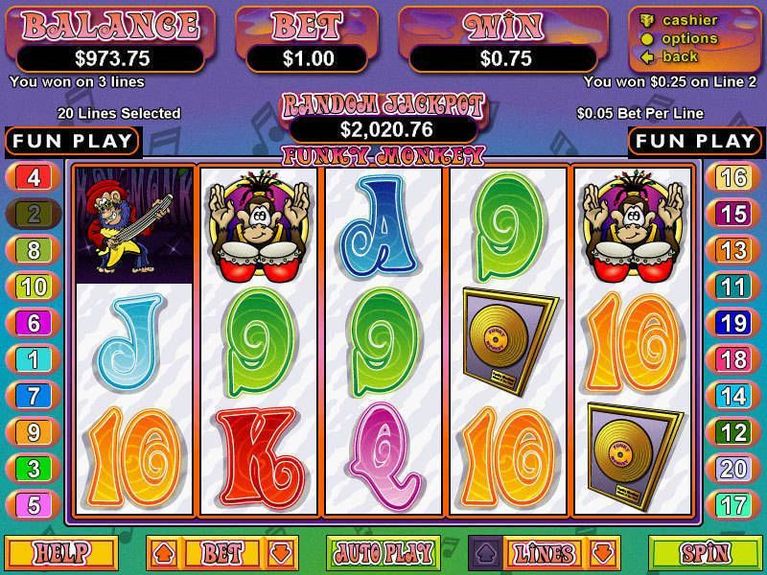The width and height of the screenshot is (767, 575).
Task: Choose payline 16 button
Action: point(733,178)
